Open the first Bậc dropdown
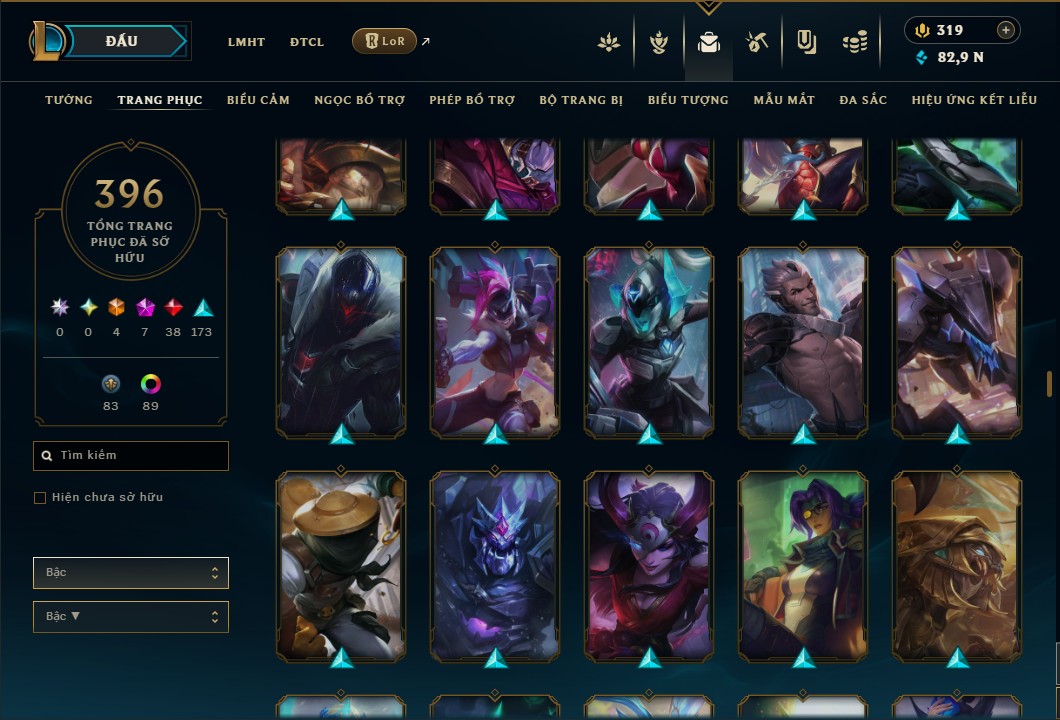 click(x=131, y=573)
